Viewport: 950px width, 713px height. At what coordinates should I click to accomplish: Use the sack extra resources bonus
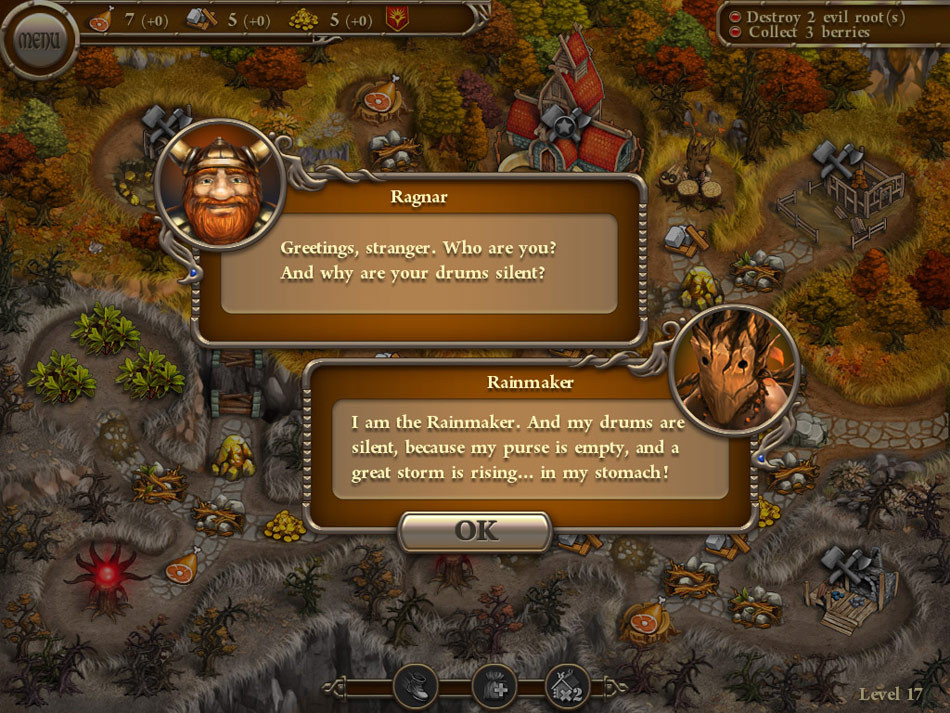(492, 686)
